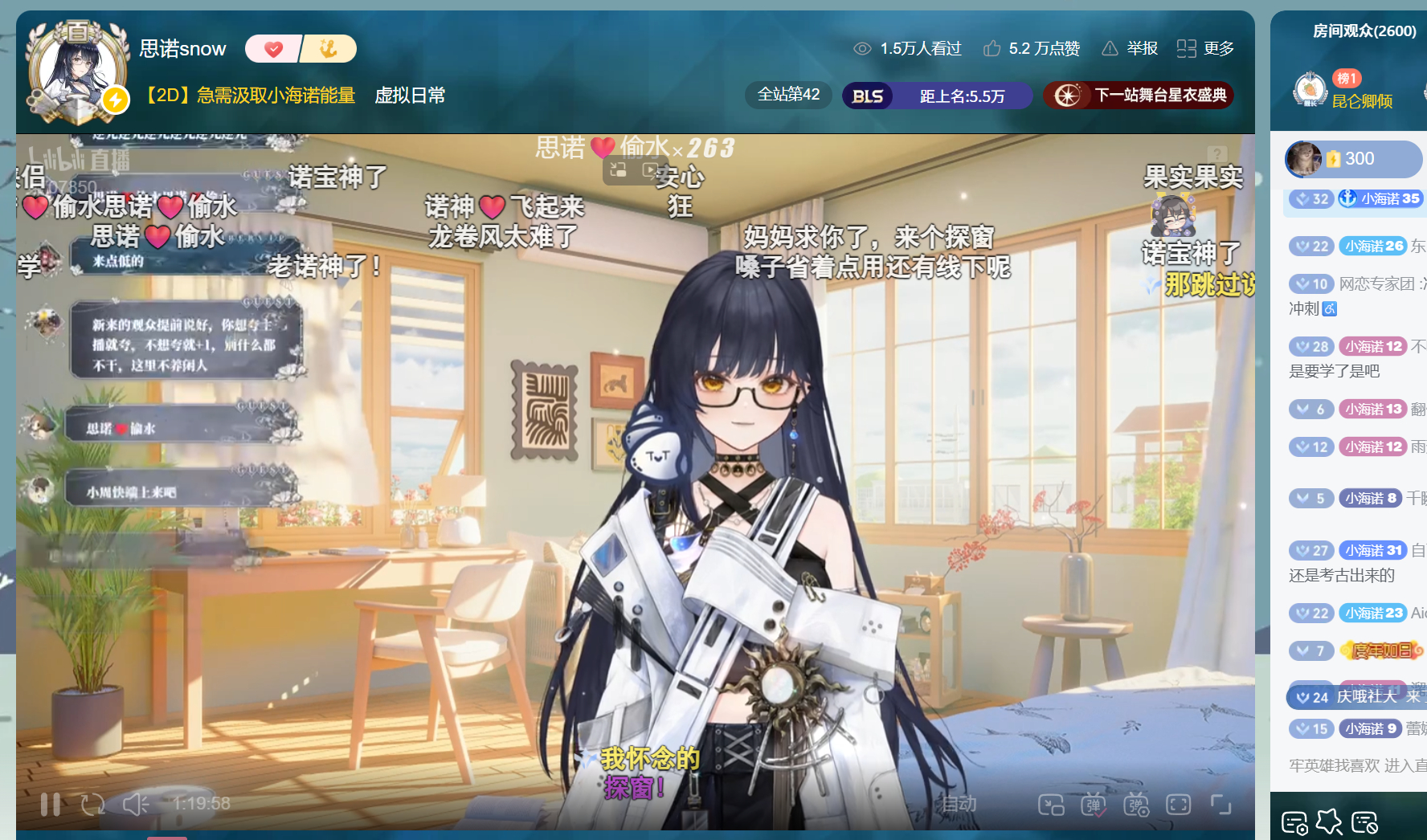View the 全站第42 ranking badge

click(x=788, y=95)
